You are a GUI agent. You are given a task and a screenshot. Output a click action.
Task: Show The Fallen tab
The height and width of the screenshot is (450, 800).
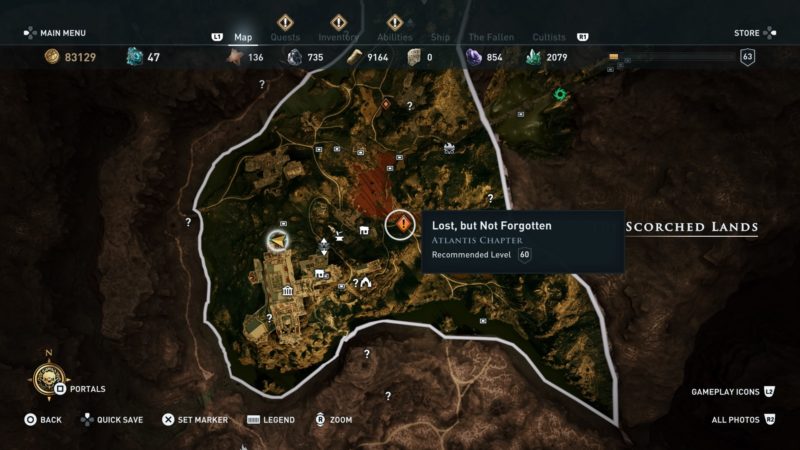[491, 37]
